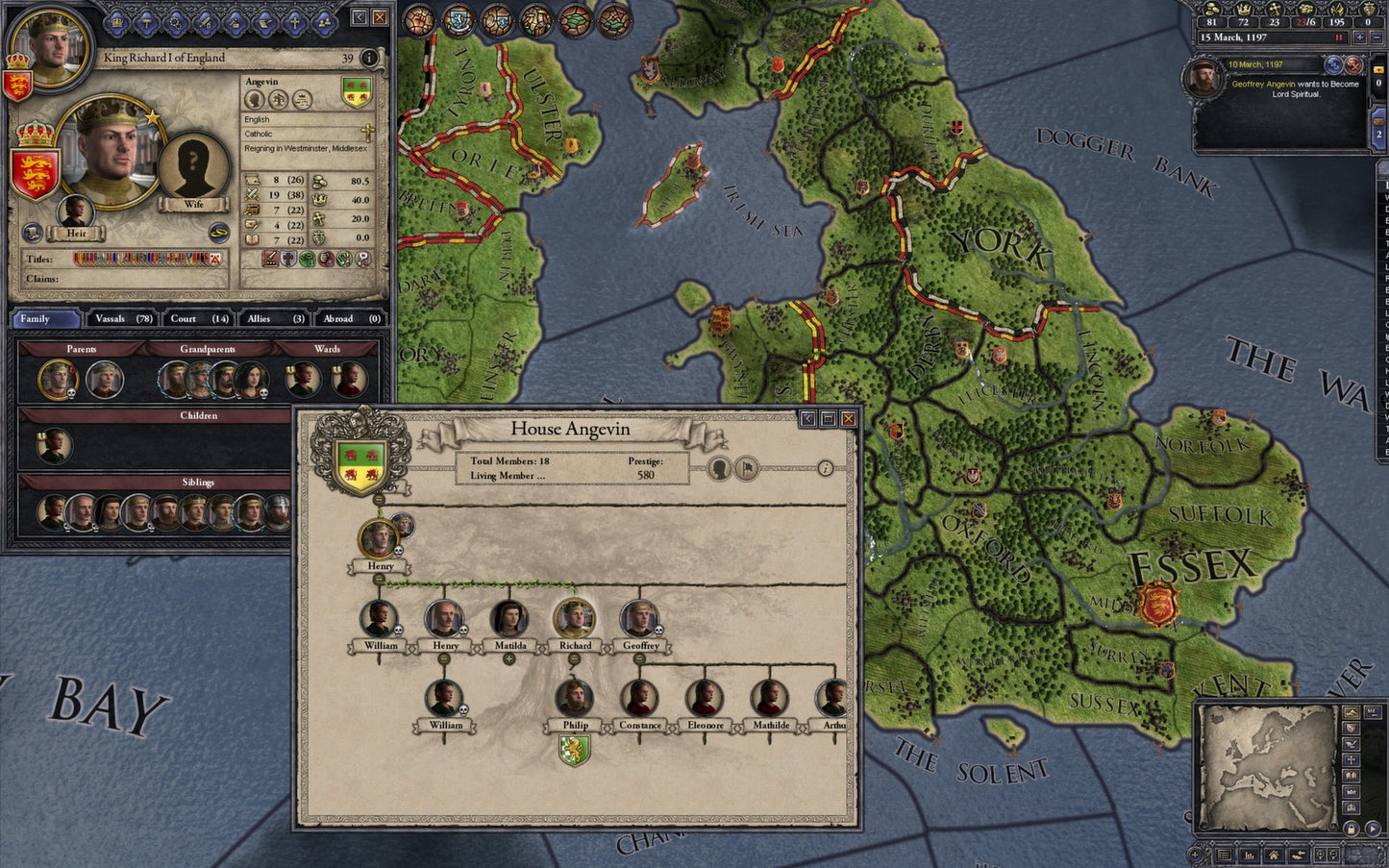Increase game speed with the plus button
1389x868 pixels.
(x=1360, y=37)
